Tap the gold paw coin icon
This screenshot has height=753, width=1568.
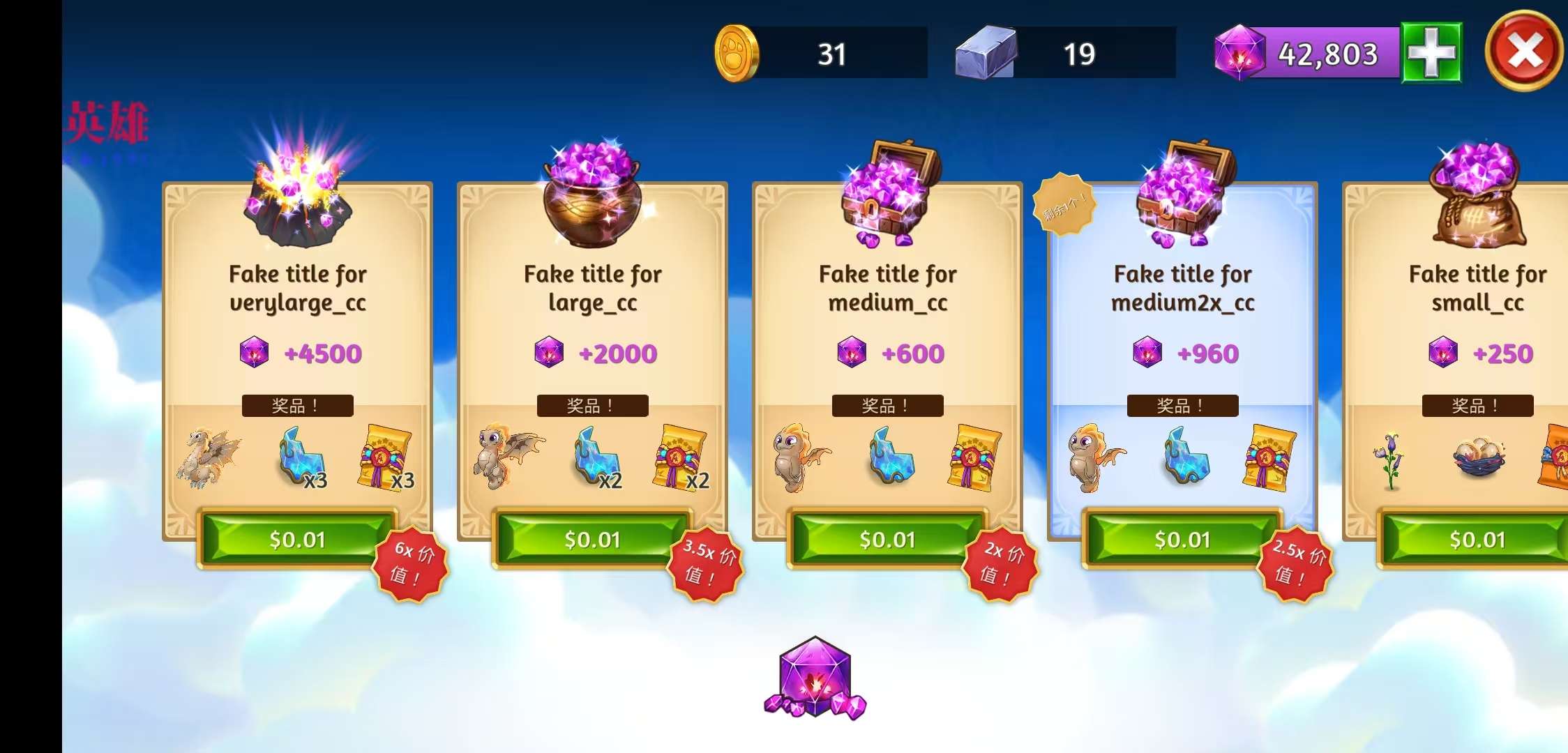click(x=737, y=53)
